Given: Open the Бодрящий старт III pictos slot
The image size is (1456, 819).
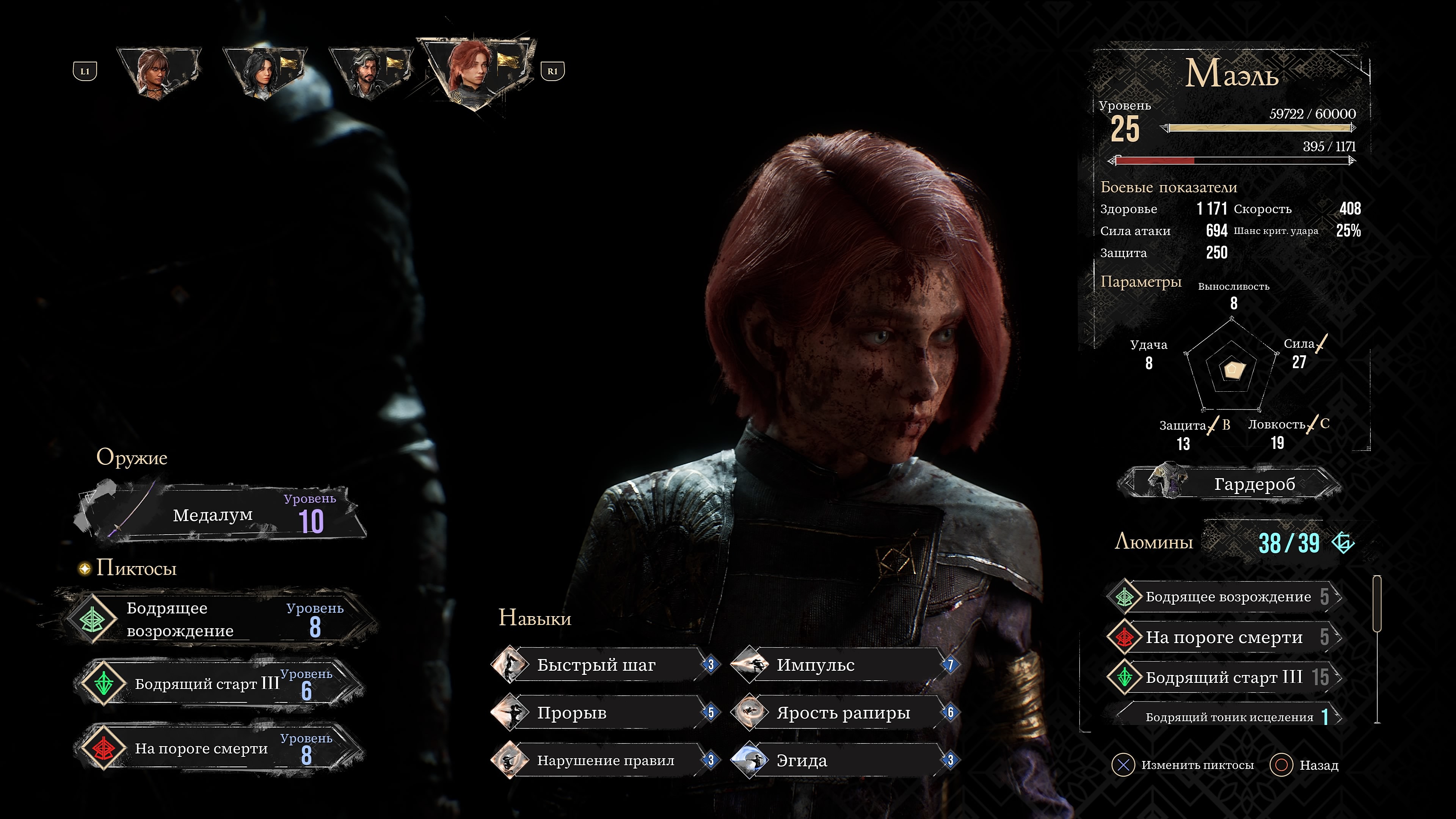Looking at the screenshot, I should point(218,683).
